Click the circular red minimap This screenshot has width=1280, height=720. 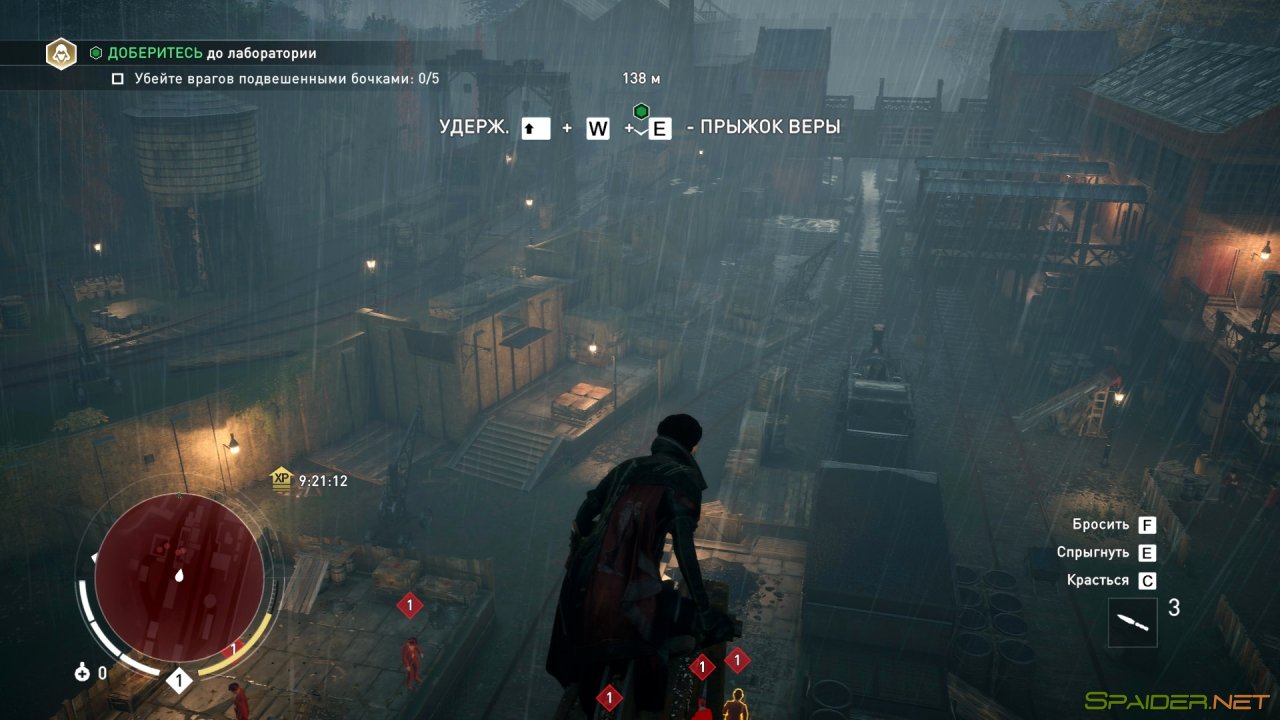[x=179, y=577]
